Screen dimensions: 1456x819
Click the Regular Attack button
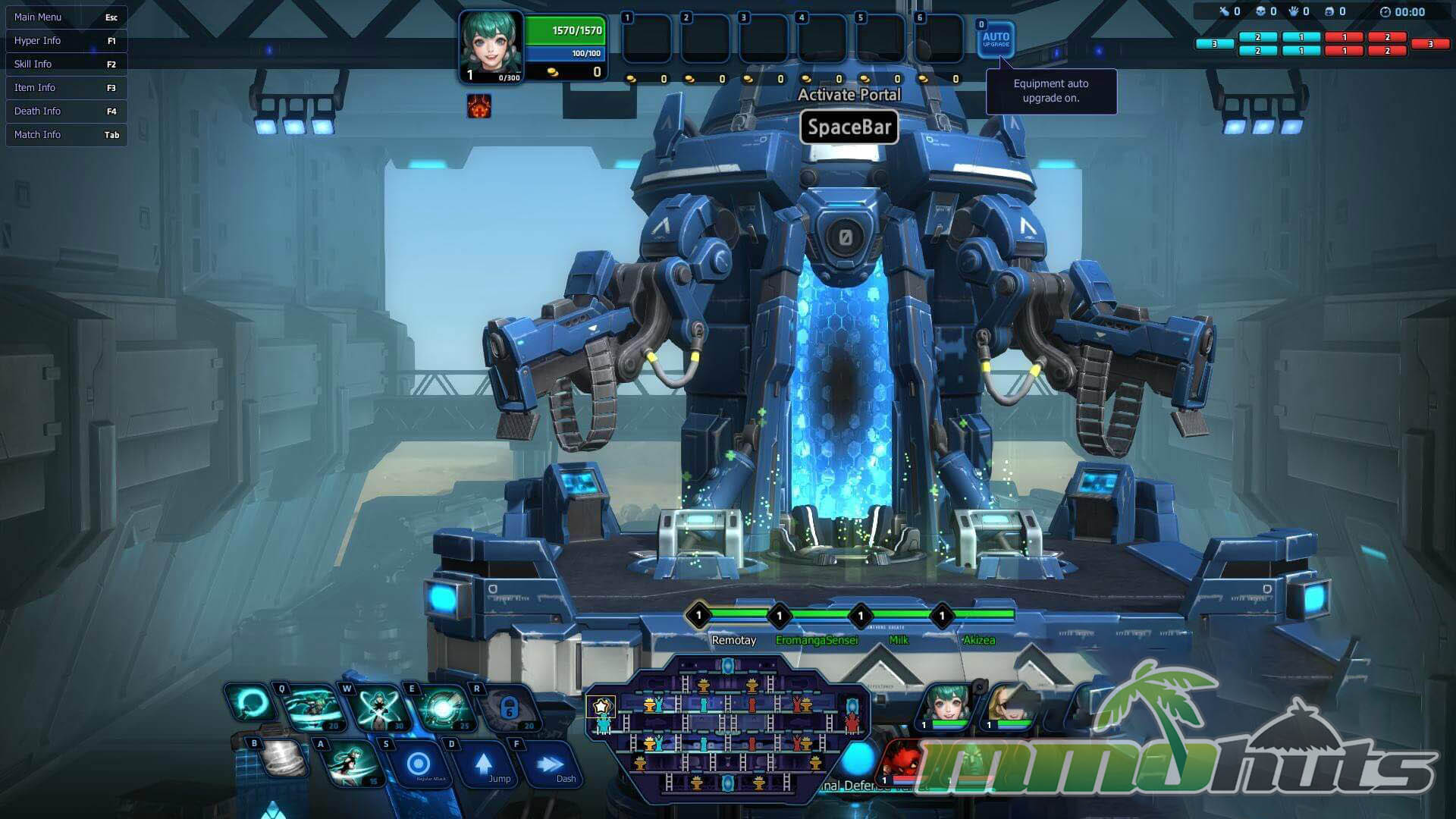tap(419, 764)
